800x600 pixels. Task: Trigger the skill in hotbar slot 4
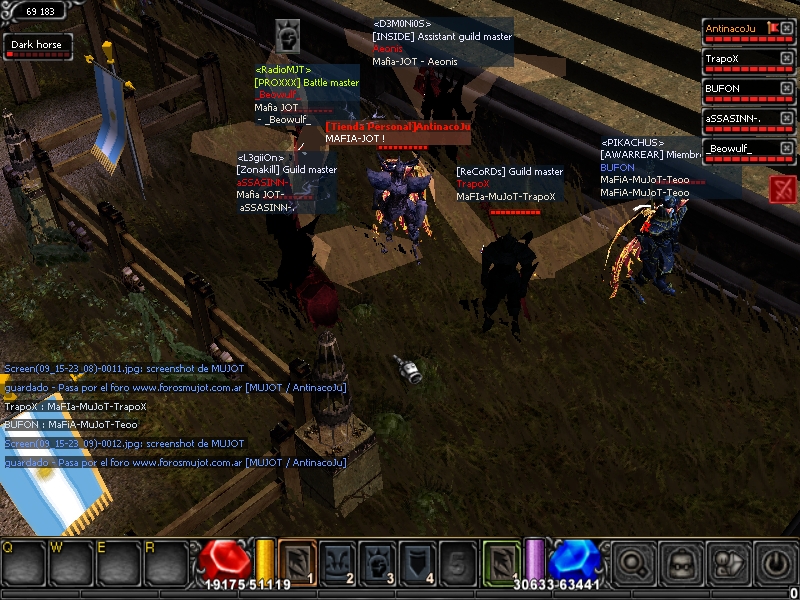pos(418,561)
